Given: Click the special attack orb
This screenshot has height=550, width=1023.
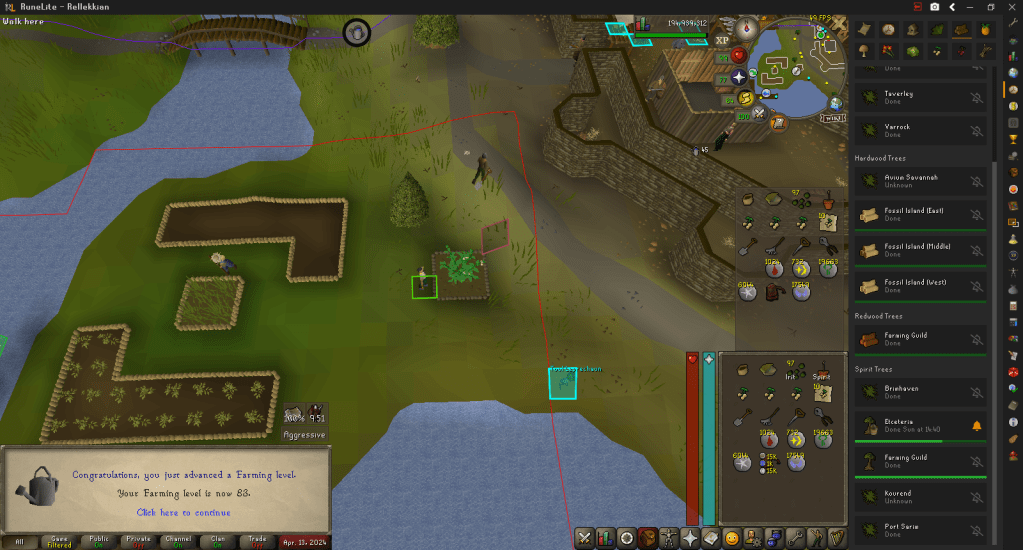Looking at the screenshot, I should coord(758,113).
